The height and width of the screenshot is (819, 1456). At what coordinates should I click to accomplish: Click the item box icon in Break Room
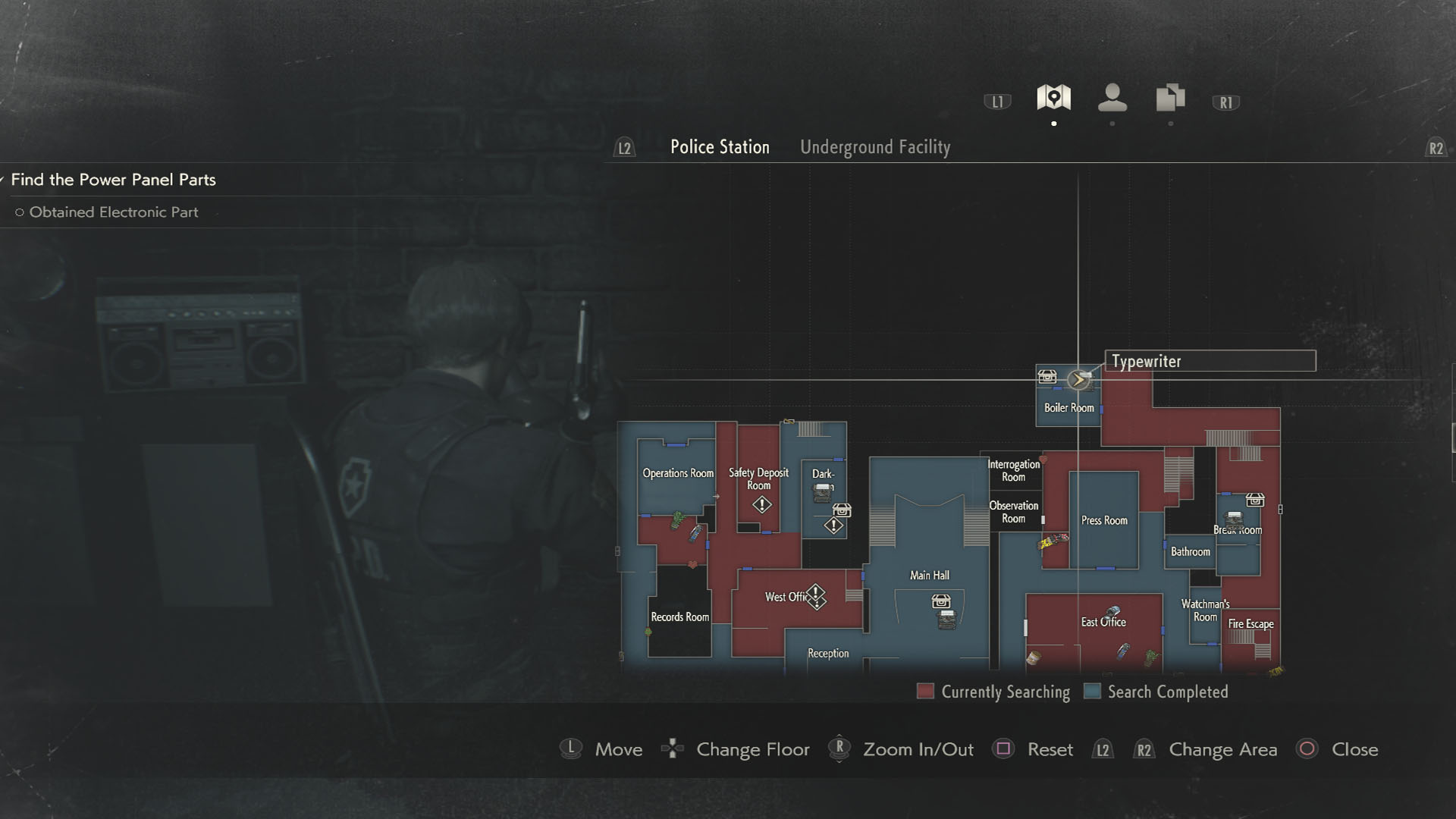pos(1255,500)
